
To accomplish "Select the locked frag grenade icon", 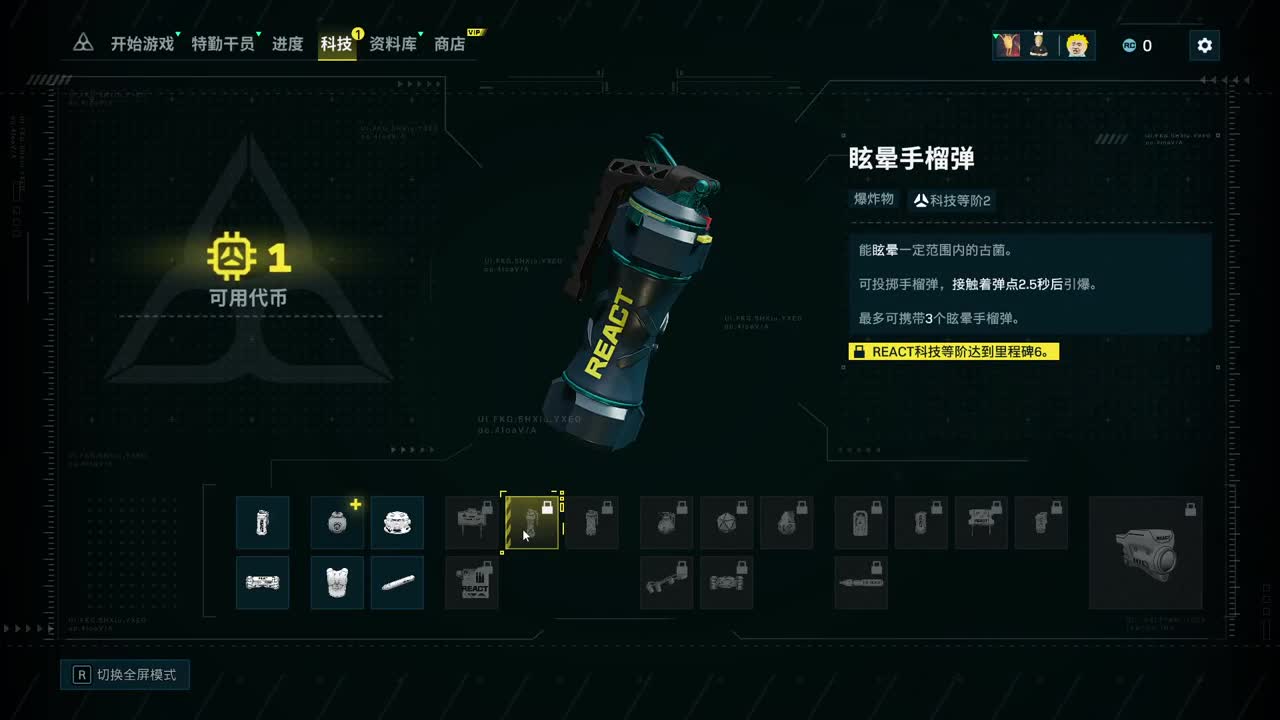I will 666,522.
